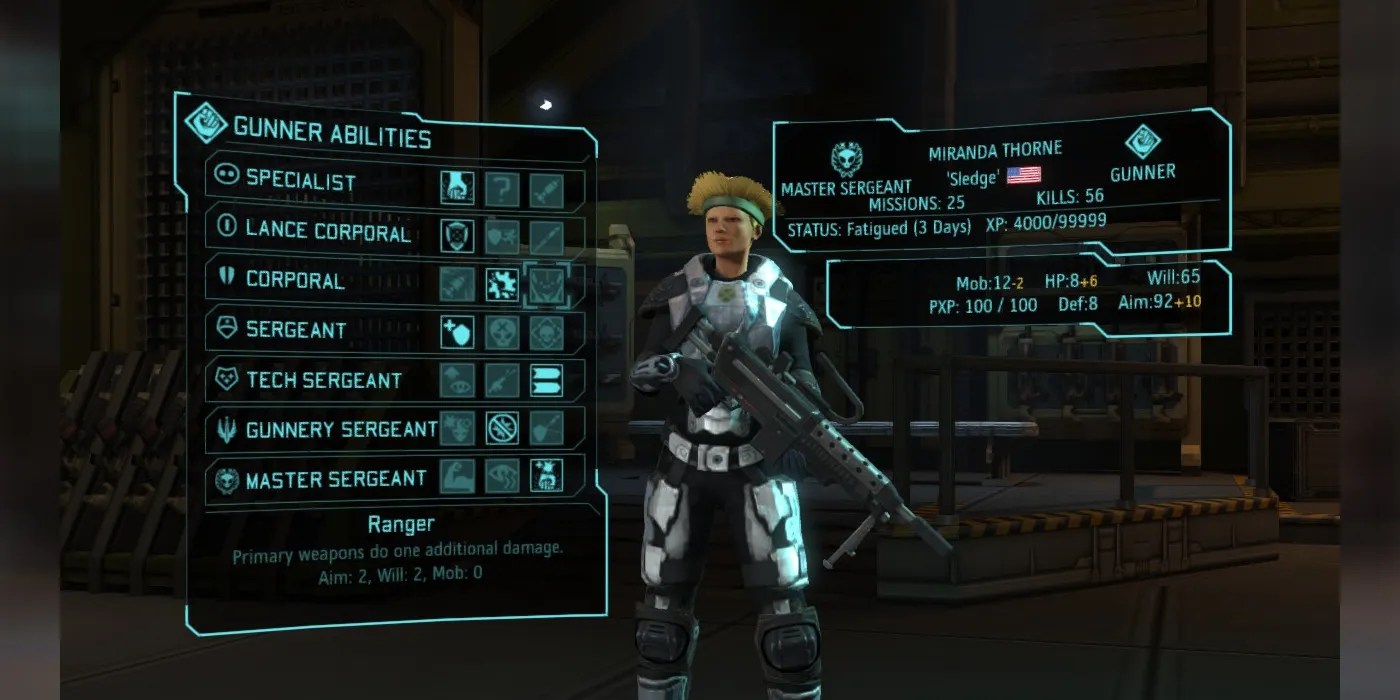Pick the diamond skull ability for Sergeant
The width and height of the screenshot is (1400, 700).
coord(547,332)
